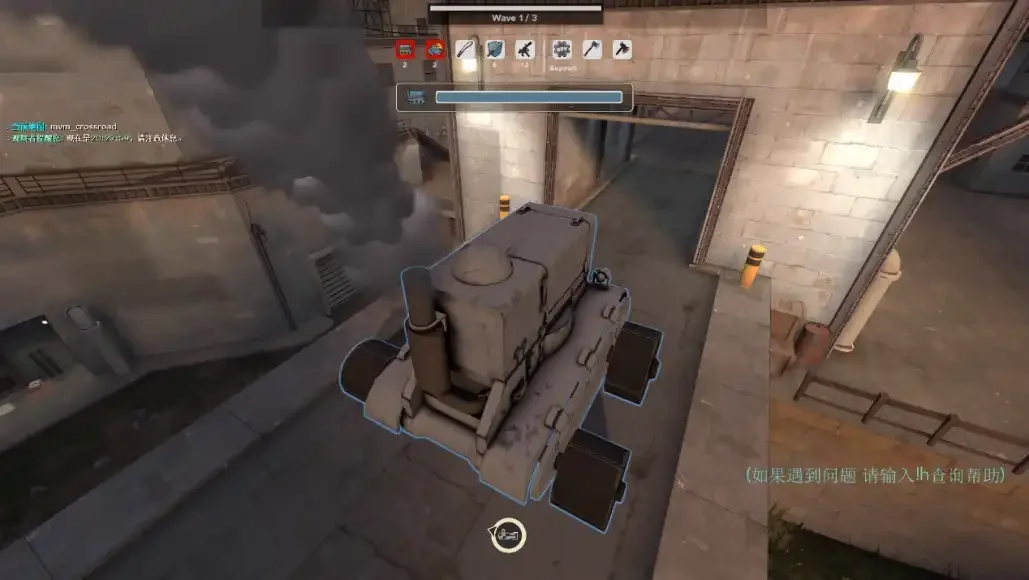The image size is (1029, 580).
Task: Click the baseball bat Scout robot icon
Action: click(467, 49)
